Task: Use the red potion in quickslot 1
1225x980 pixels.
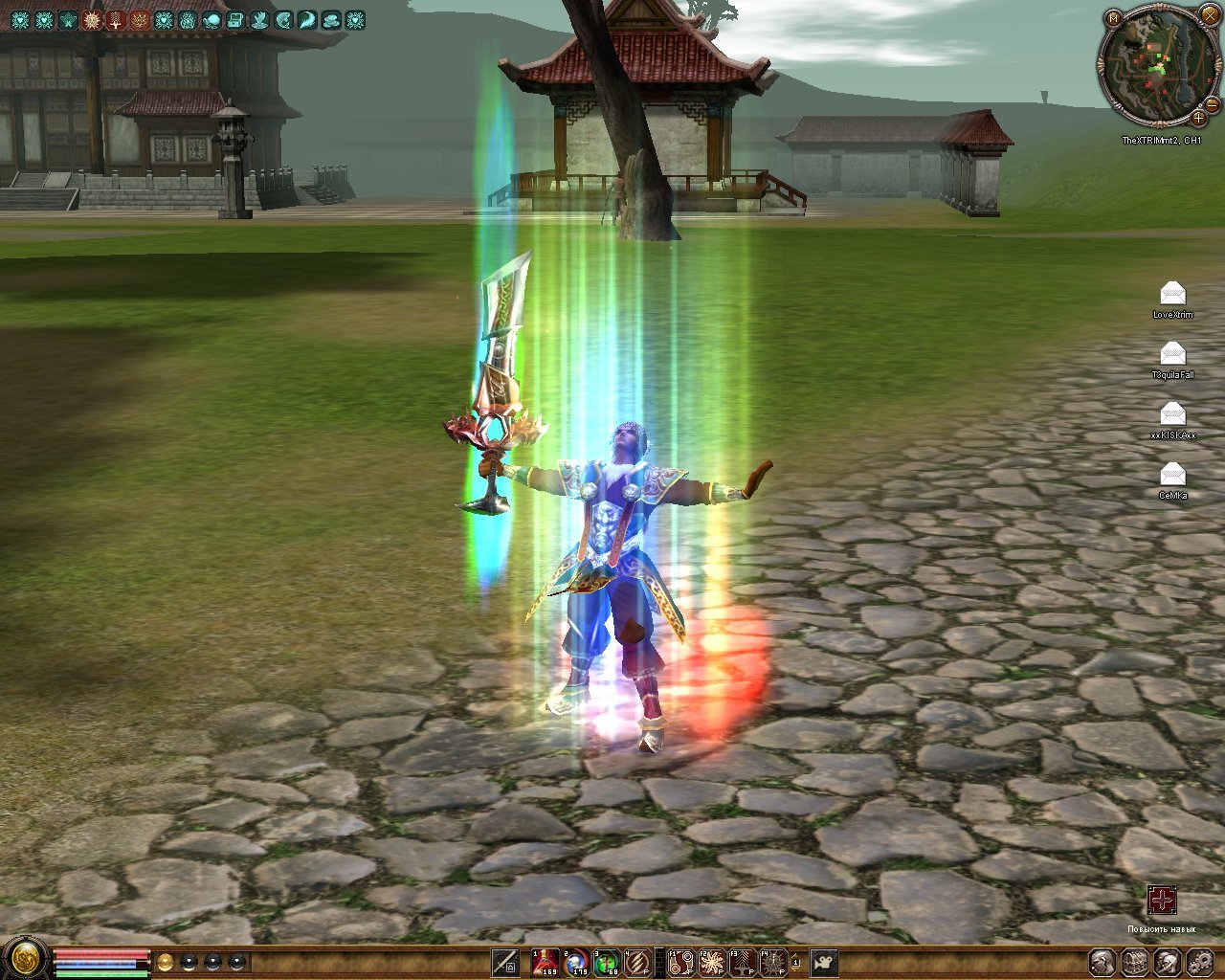Action: [546, 962]
